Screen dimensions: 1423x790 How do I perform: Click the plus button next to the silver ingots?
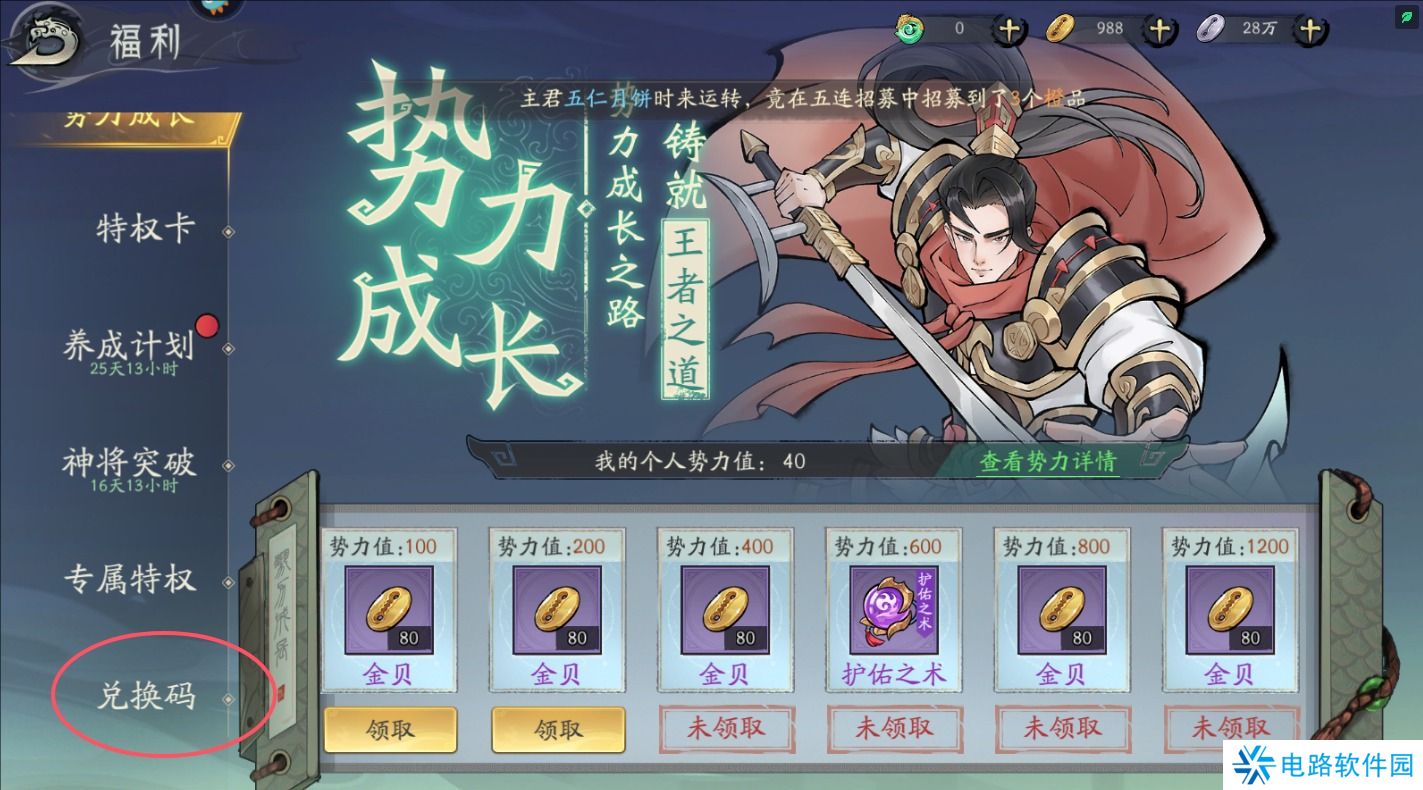coord(1308,28)
